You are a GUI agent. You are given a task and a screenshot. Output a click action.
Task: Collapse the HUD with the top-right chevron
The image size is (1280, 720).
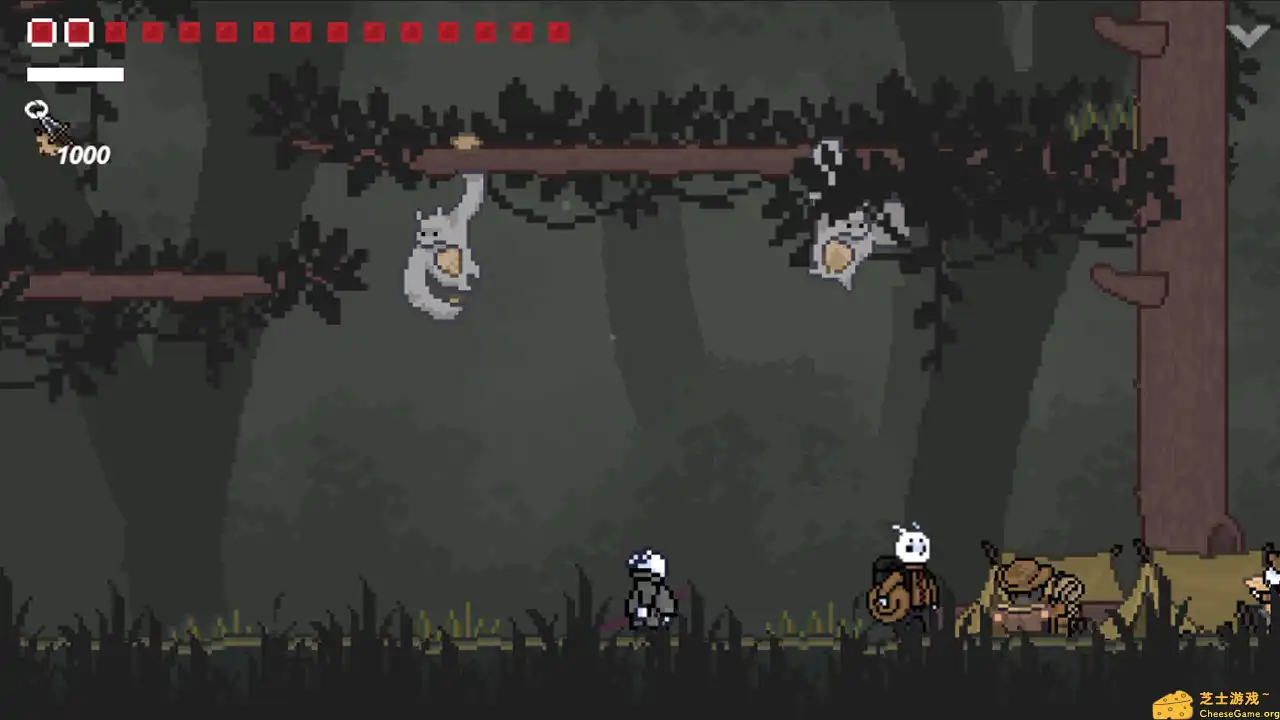(1247, 33)
